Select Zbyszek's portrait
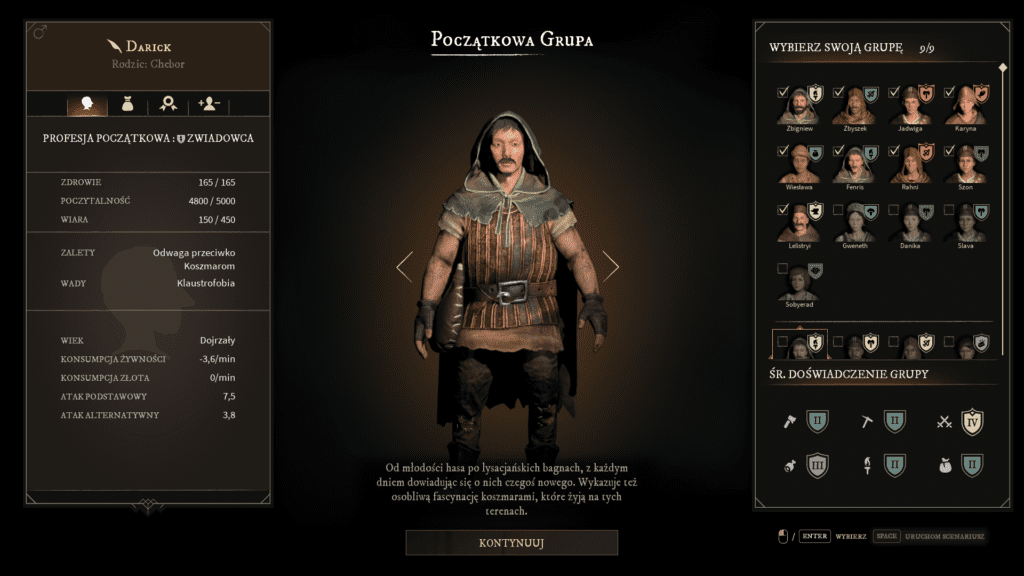Image resolution: width=1024 pixels, height=576 pixels. [854, 108]
